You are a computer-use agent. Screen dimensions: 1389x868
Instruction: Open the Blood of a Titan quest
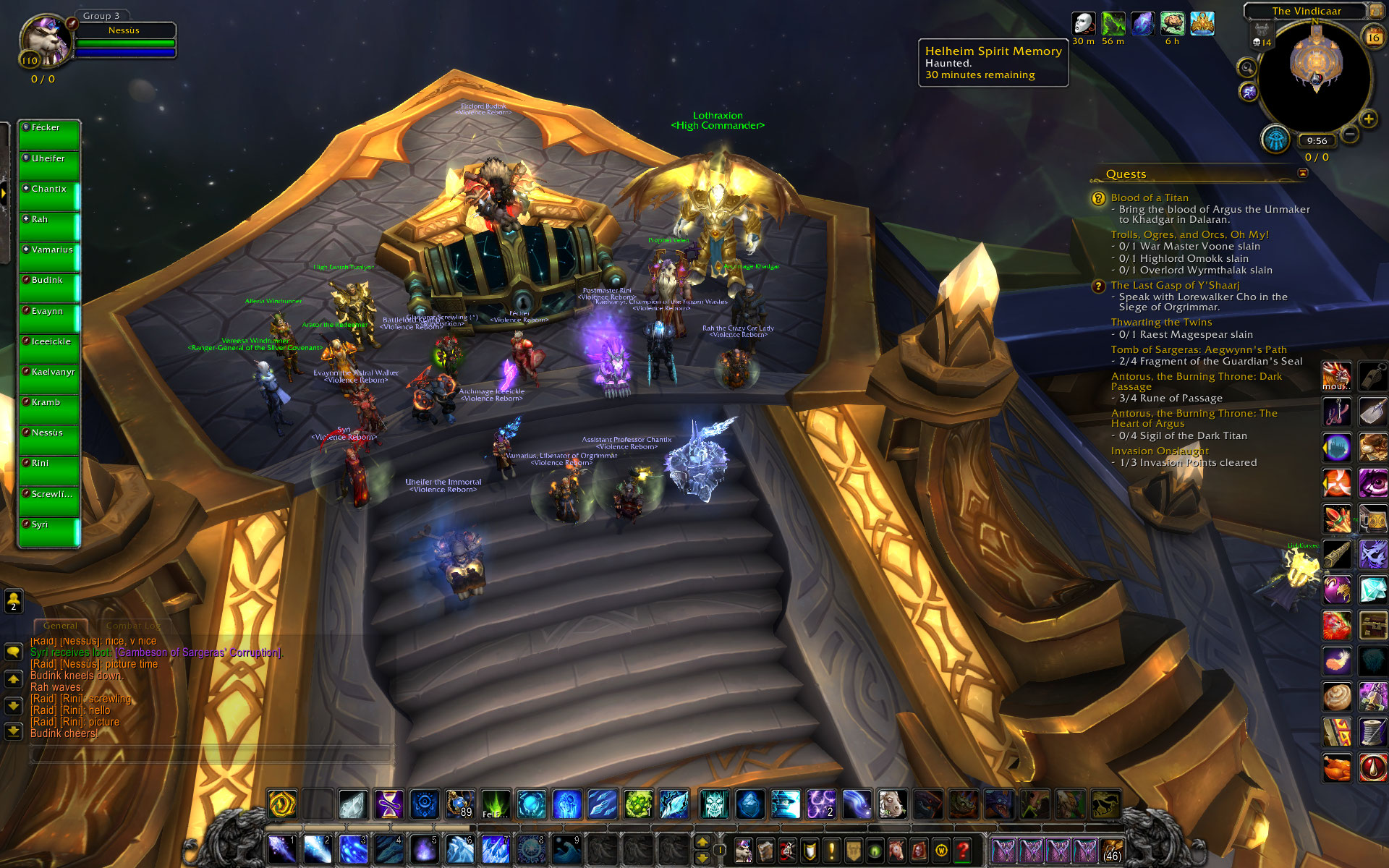1149,197
